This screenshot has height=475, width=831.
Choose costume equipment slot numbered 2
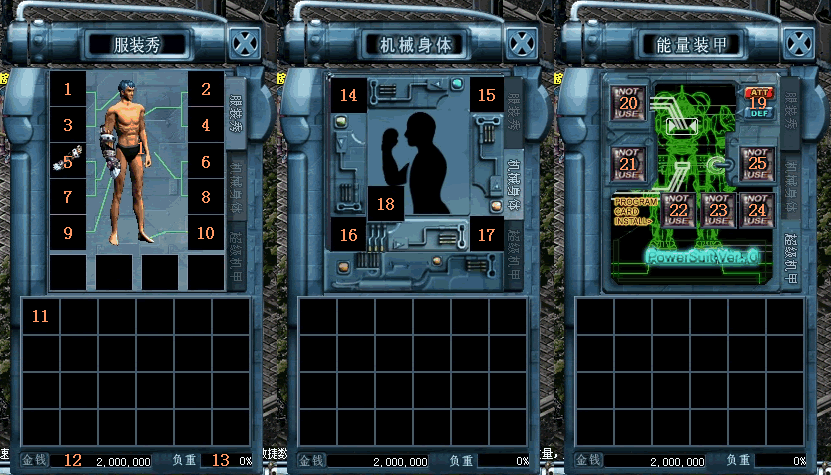click(206, 89)
